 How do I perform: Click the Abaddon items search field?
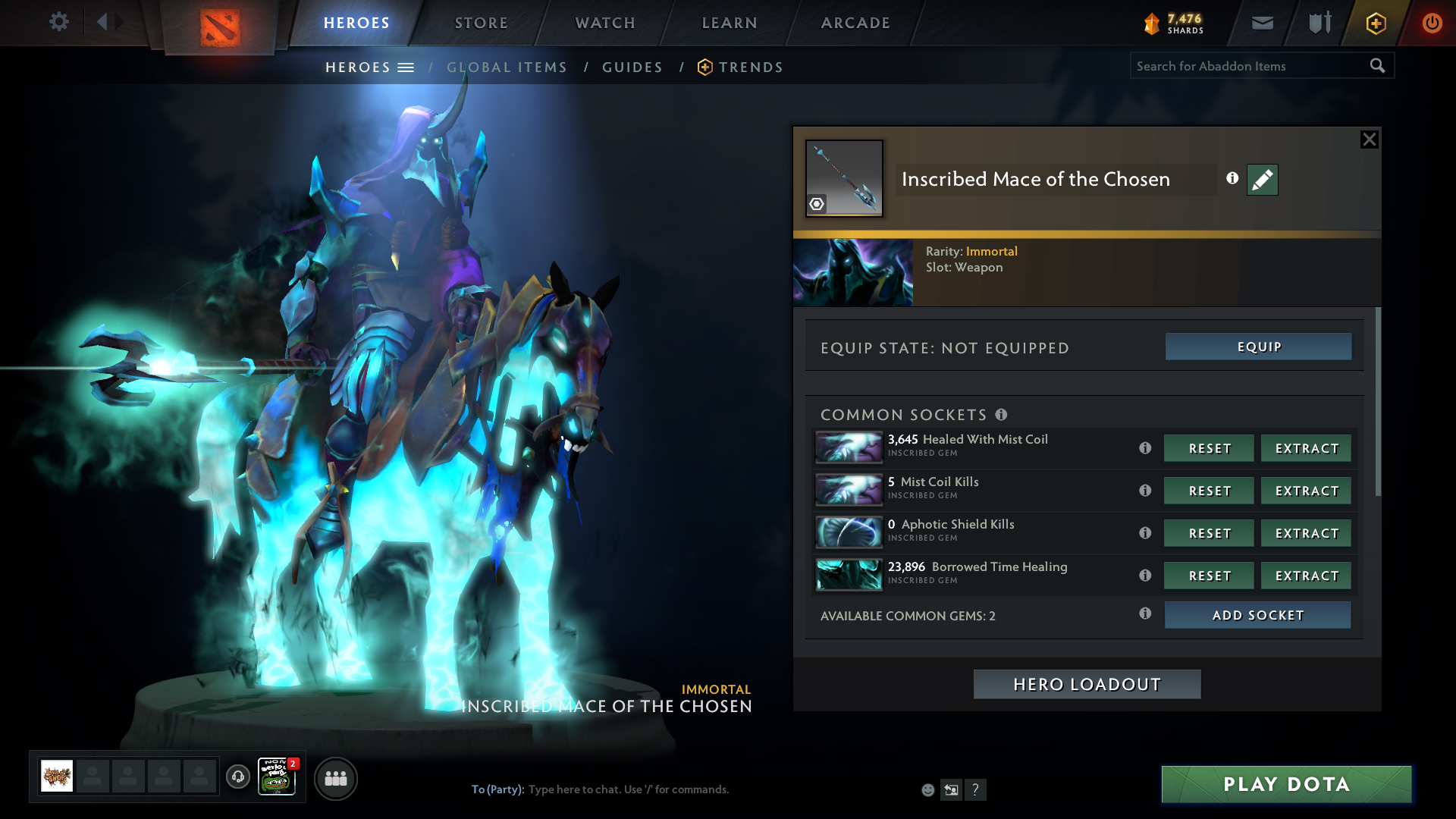point(1250,66)
